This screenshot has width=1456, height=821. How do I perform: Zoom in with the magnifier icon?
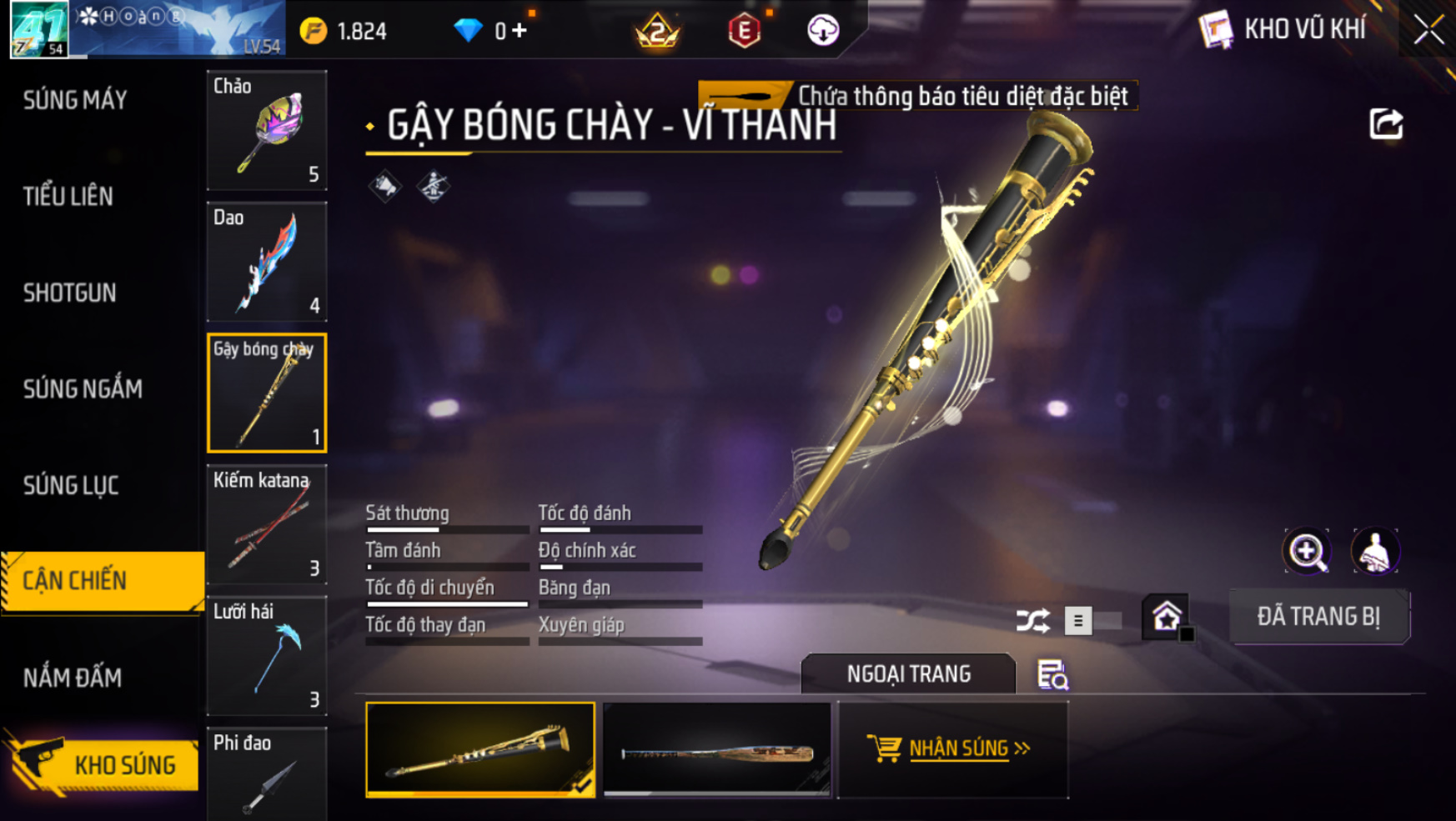[x=1307, y=551]
